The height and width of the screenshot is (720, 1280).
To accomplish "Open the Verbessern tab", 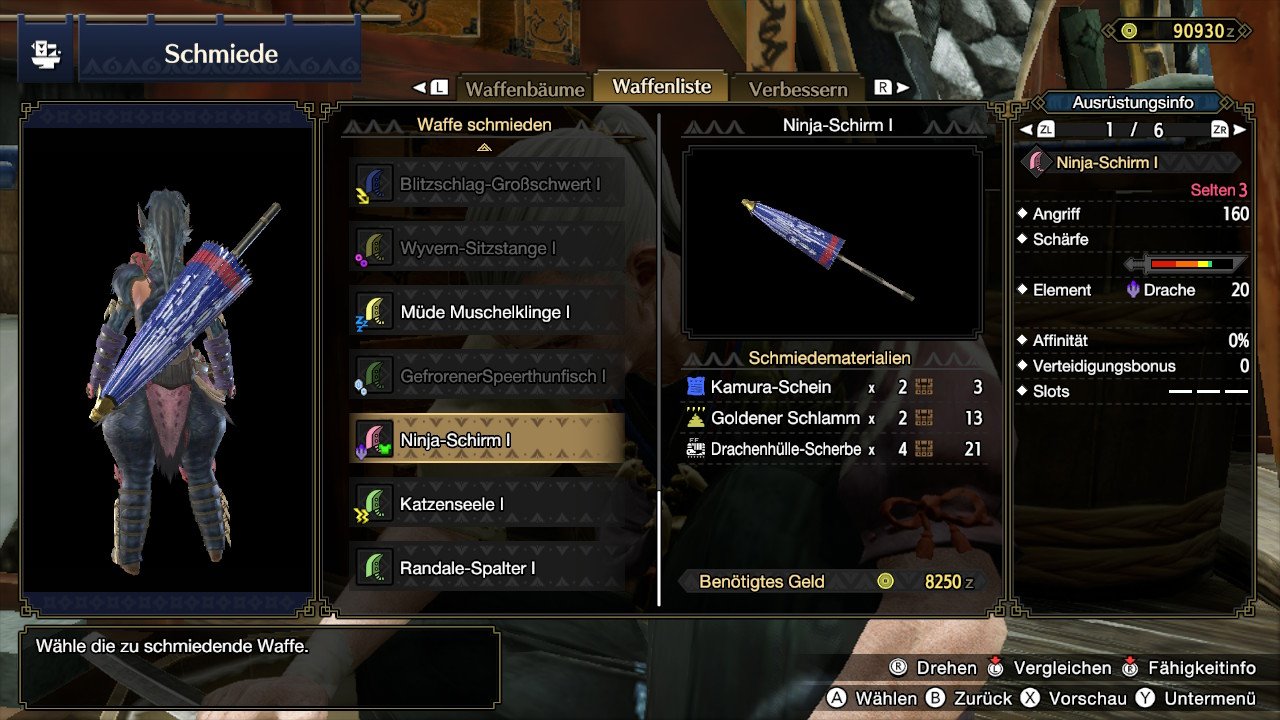I will 798,89.
